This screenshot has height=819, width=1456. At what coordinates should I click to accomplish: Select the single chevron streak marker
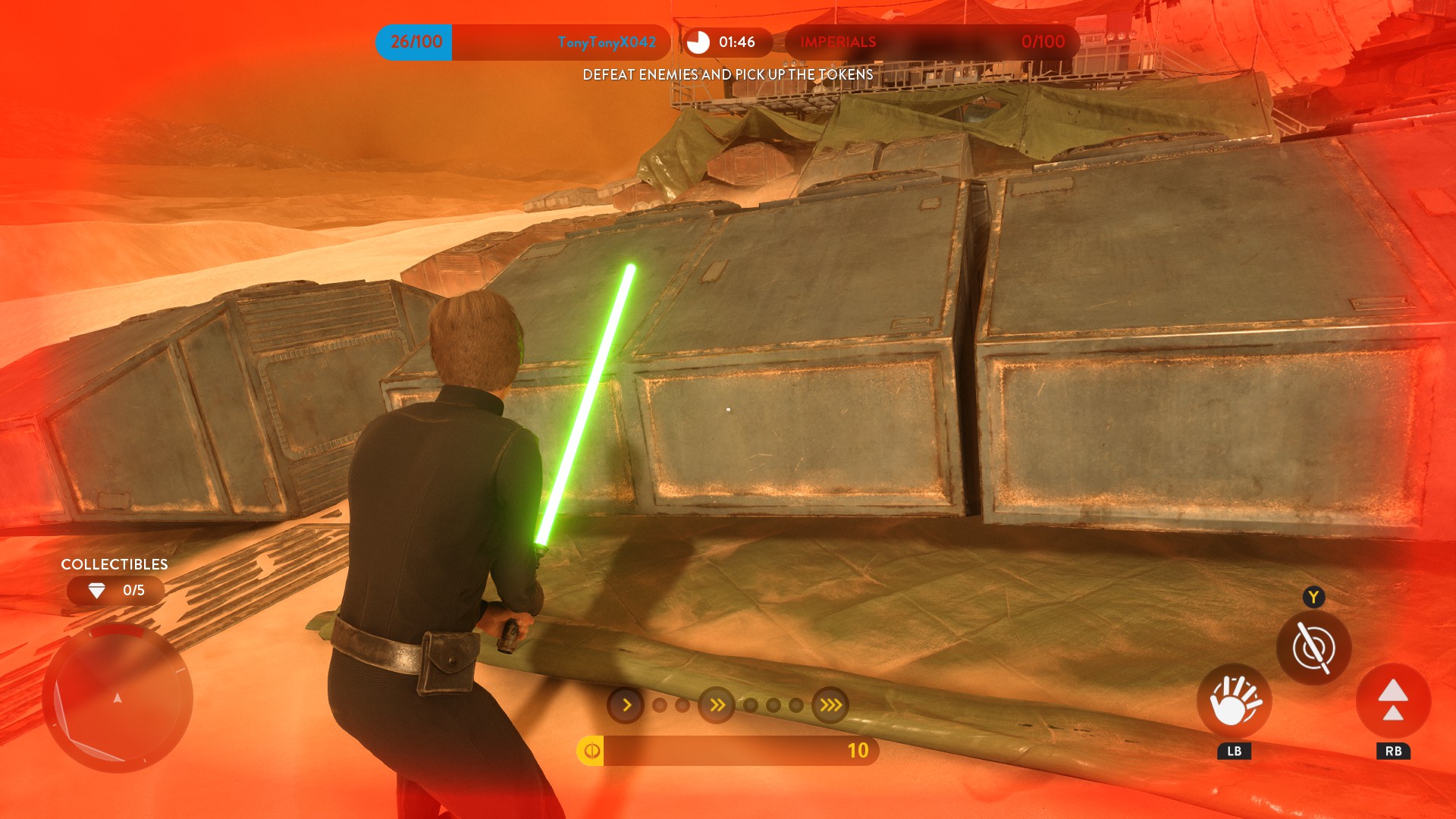(626, 705)
